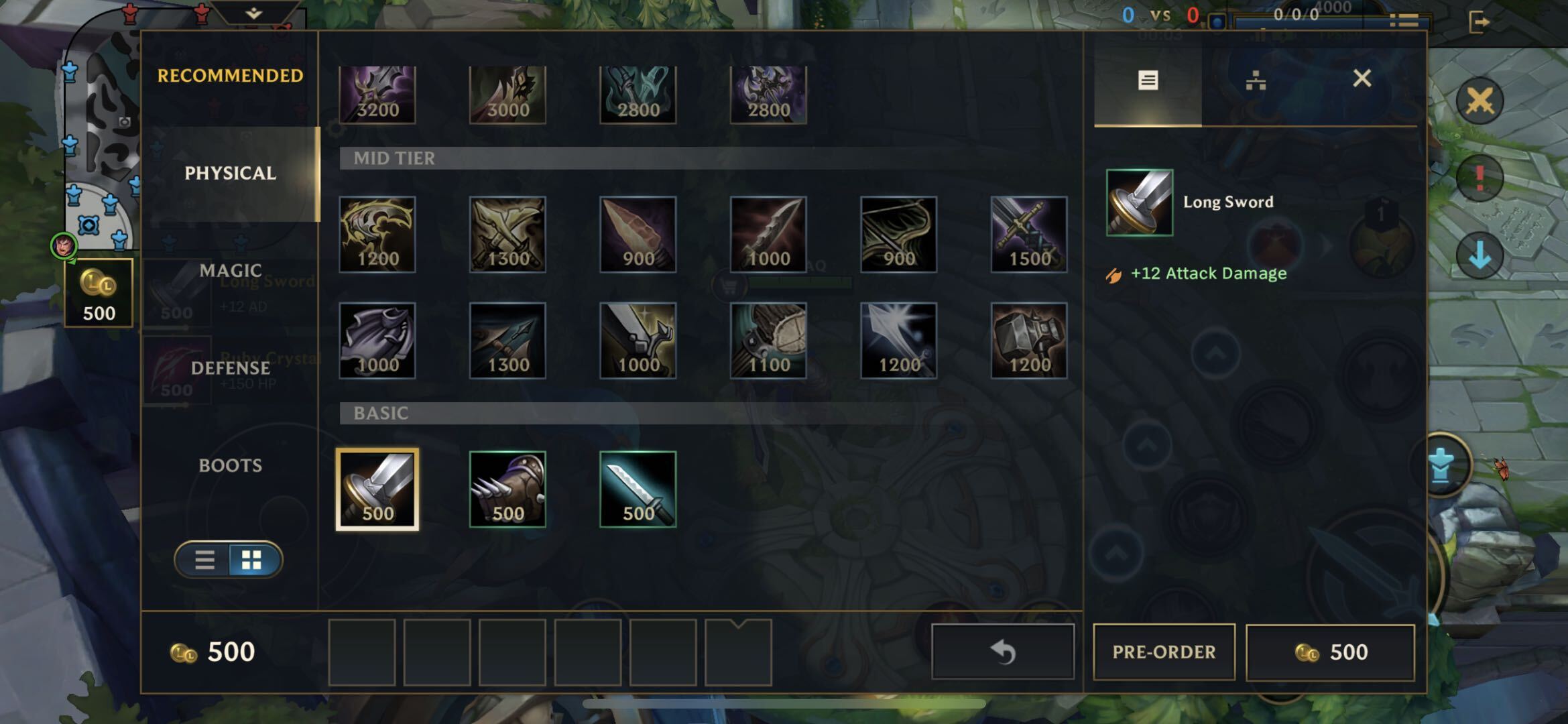Pre-order the selected item
The height and width of the screenshot is (724, 1568).
1164,652
